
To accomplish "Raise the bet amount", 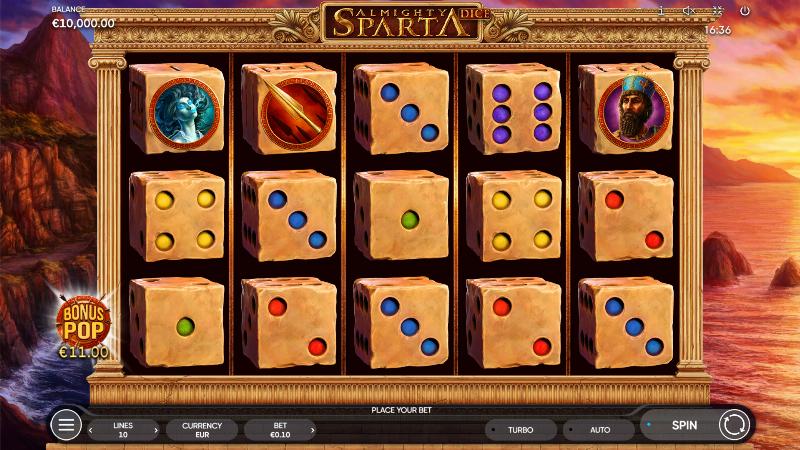I will pyautogui.click(x=313, y=430).
